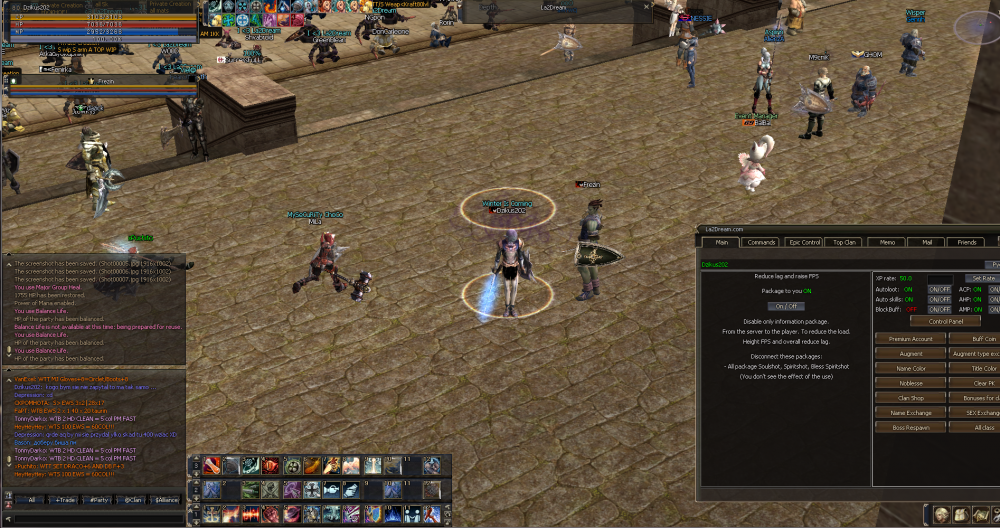Click the Premium Account button
The height and width of the screenshot is (528, 1000).
(910, 339)
